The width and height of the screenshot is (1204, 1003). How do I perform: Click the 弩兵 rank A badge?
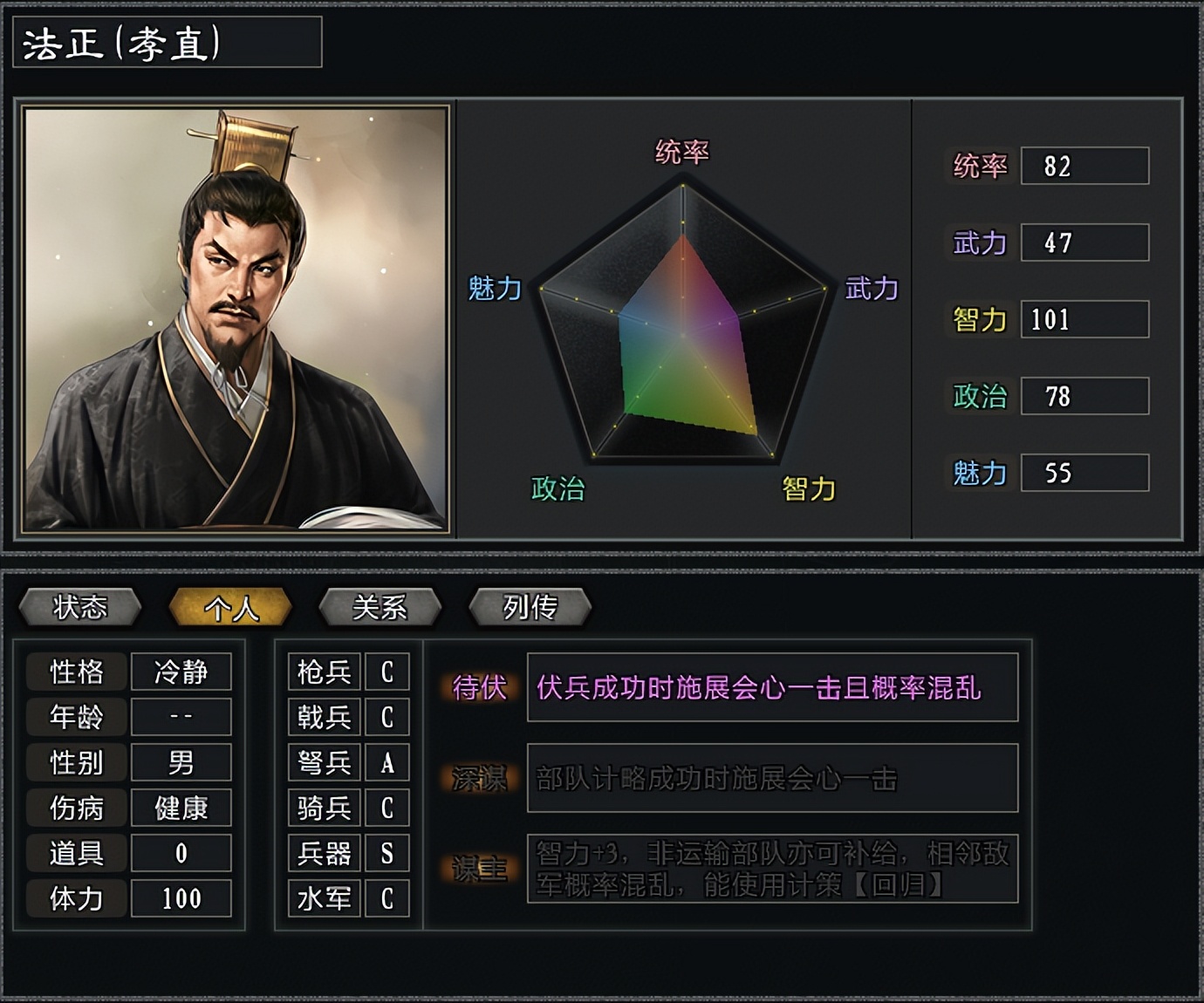coord(387,762)
